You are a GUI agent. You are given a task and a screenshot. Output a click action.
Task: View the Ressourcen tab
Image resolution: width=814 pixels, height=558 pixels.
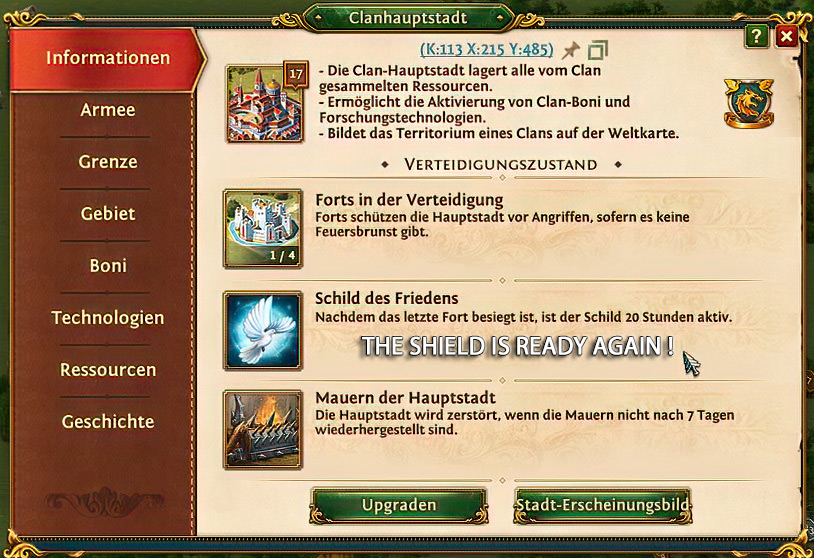[x=108, y=370]
